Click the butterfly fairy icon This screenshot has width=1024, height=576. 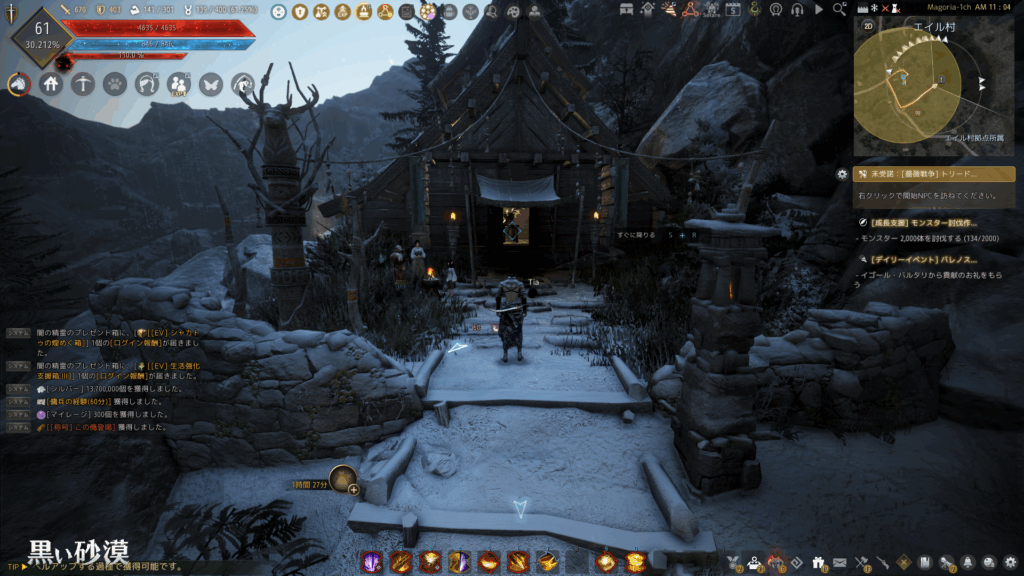pyautogui.click(x=210, y=85)
